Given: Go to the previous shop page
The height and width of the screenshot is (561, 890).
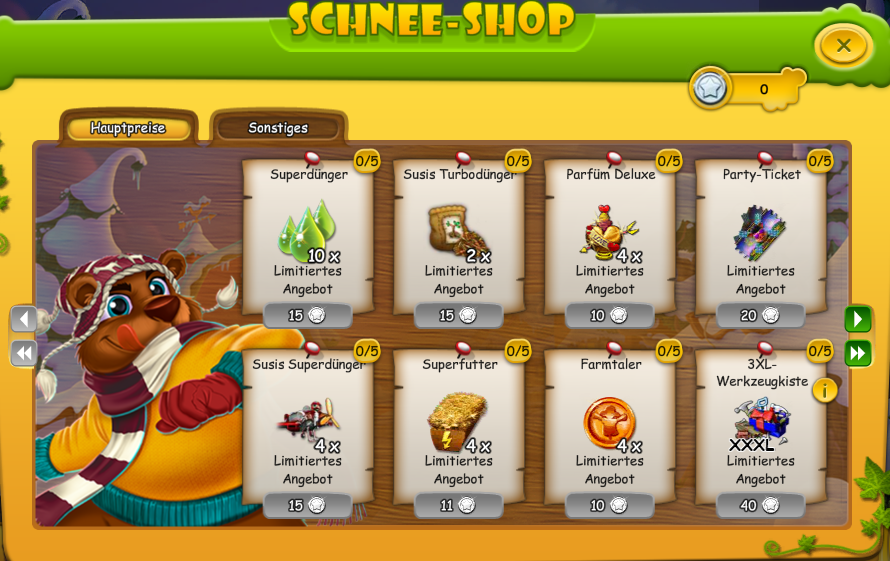Looking at the screenshot, I should coord(24,319).
